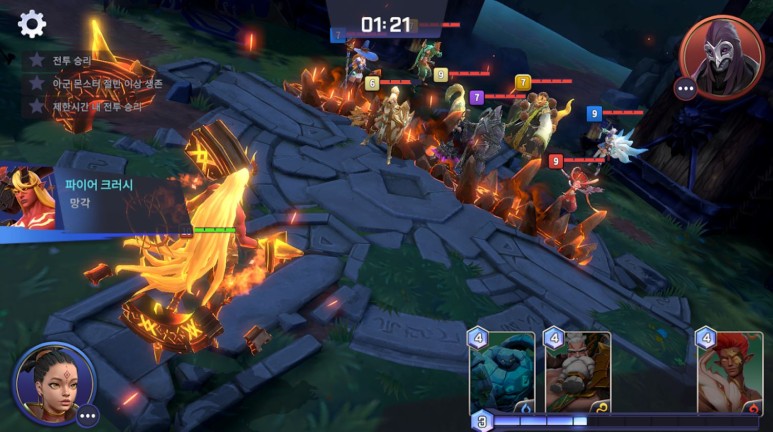Select the female commander portrait

[52, 381]
